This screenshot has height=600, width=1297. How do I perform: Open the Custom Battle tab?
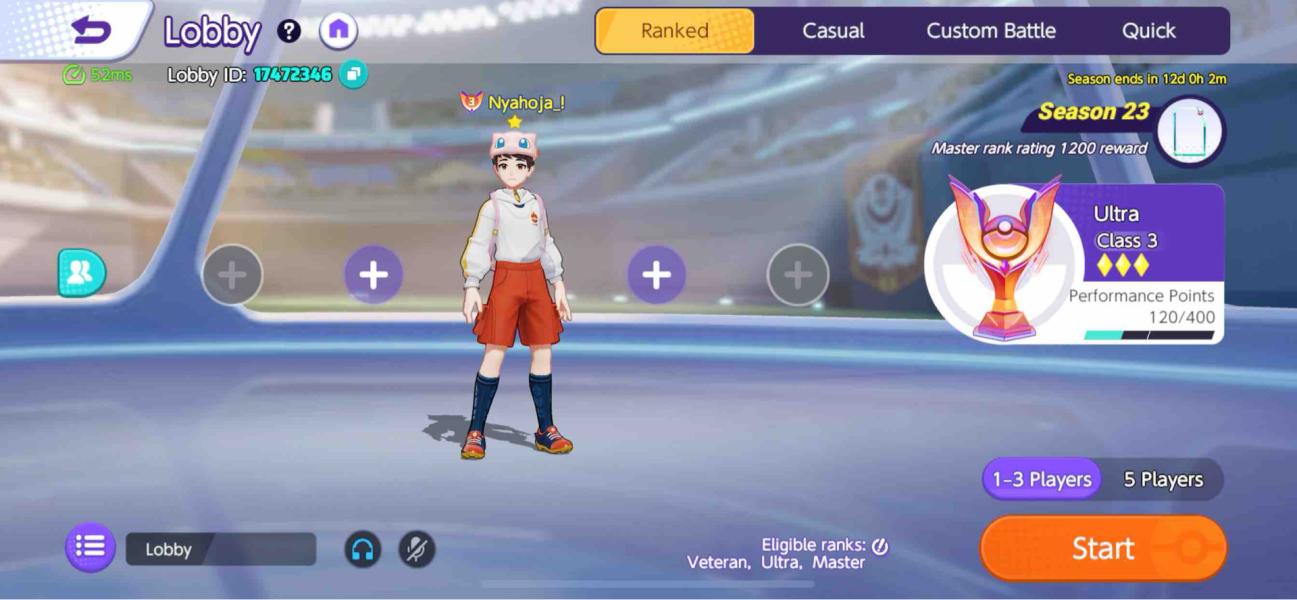[x=990, y=31]
